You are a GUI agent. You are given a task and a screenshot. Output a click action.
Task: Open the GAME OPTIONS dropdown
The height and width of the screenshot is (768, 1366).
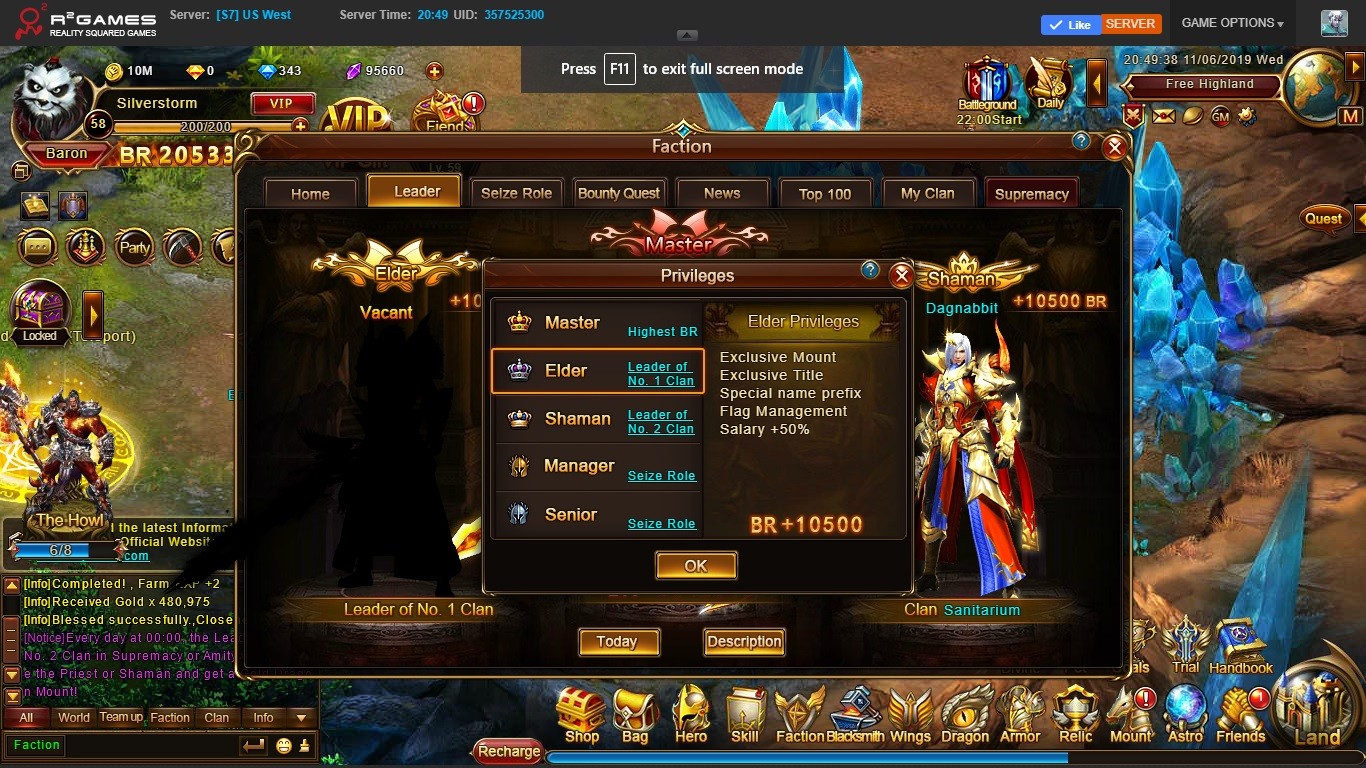(x=1232, y=23)
